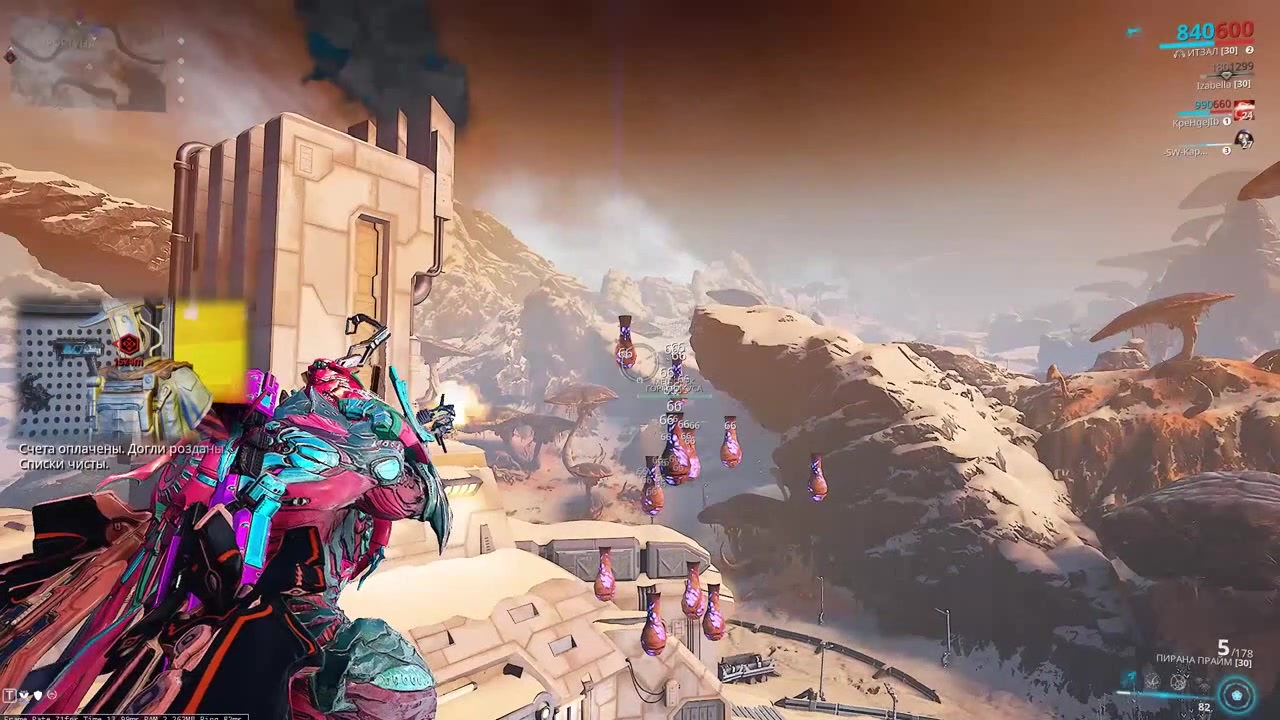The width and height of the screenshot is (1280, 720).
Task: Click Izabella's diamond rank emblem in squad list
Action: 1225,76
